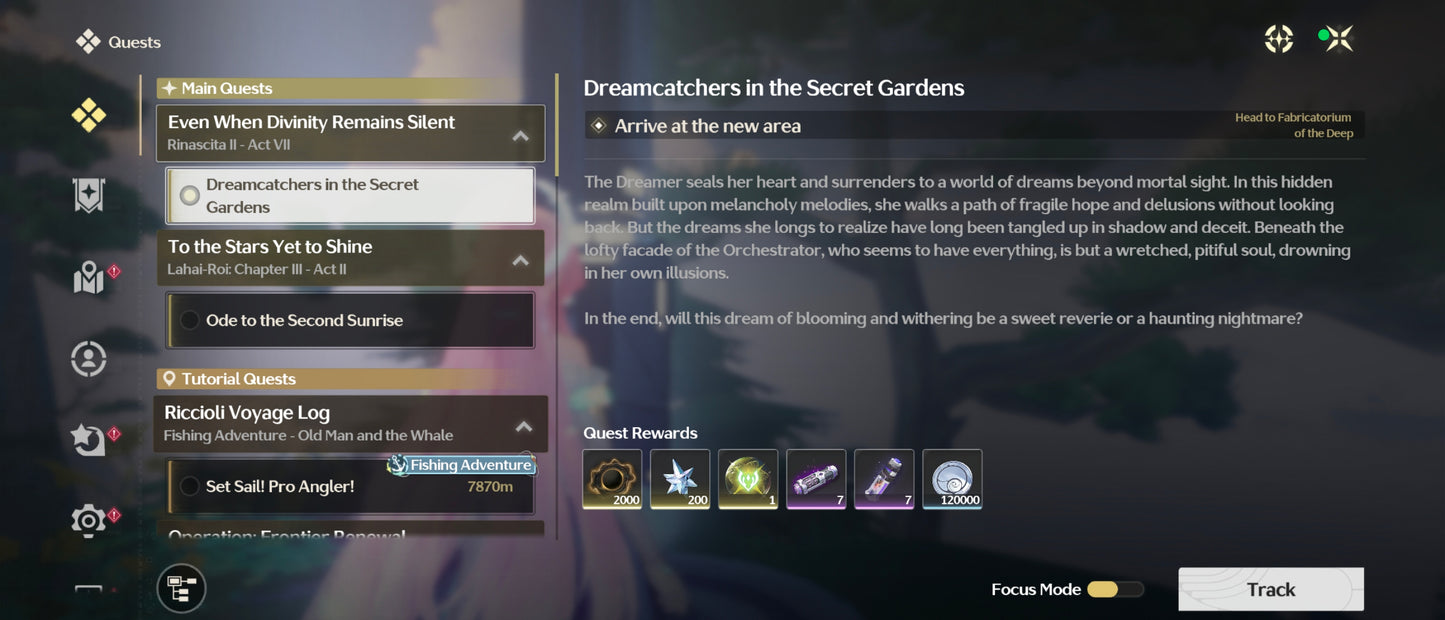This screenshot has height=620, width=1445.
Task: Inspect the 200 star crystal reward
Action: coord(680,479)
